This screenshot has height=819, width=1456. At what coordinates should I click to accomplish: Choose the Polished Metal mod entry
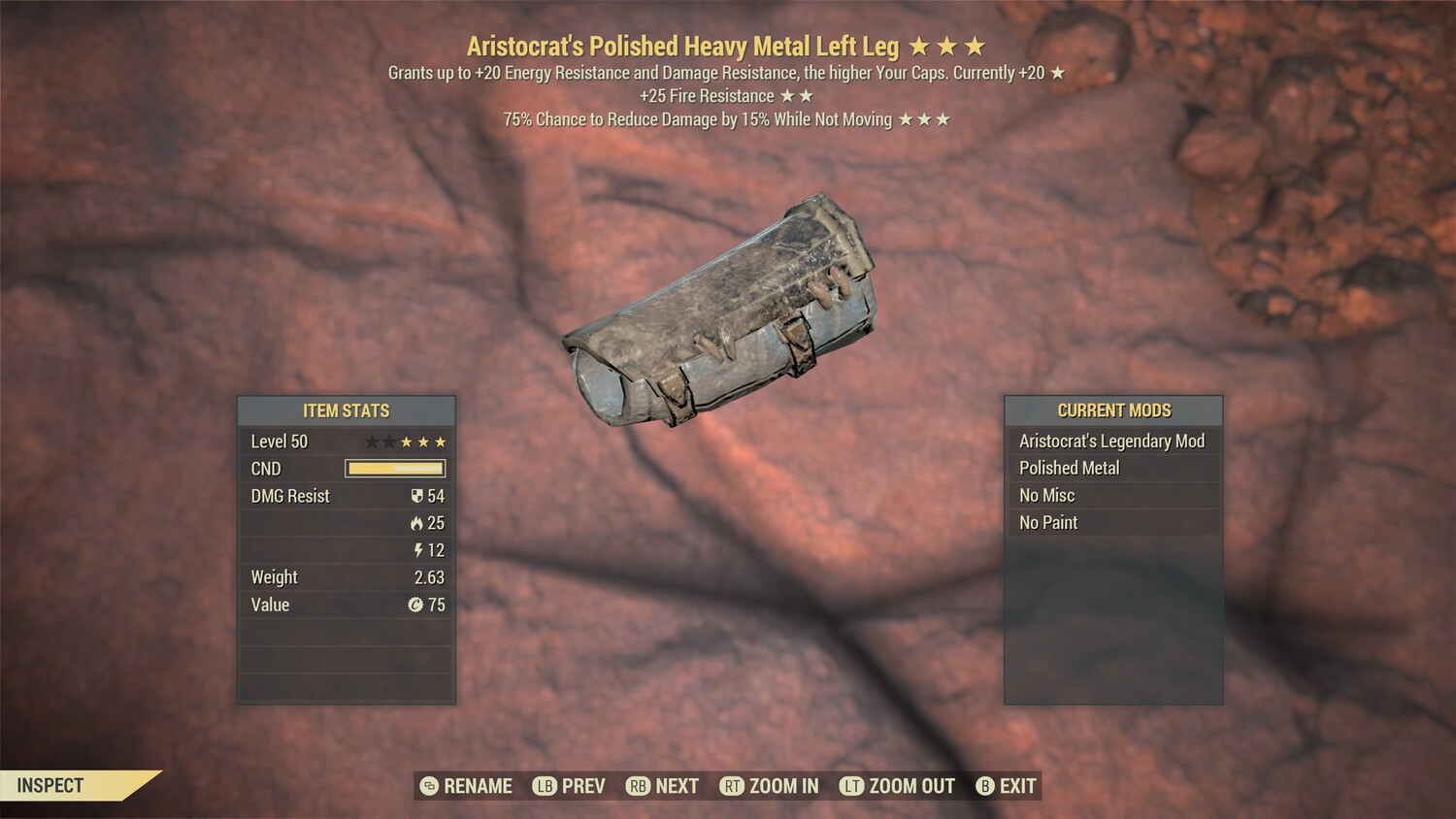tap(1112, 469)
